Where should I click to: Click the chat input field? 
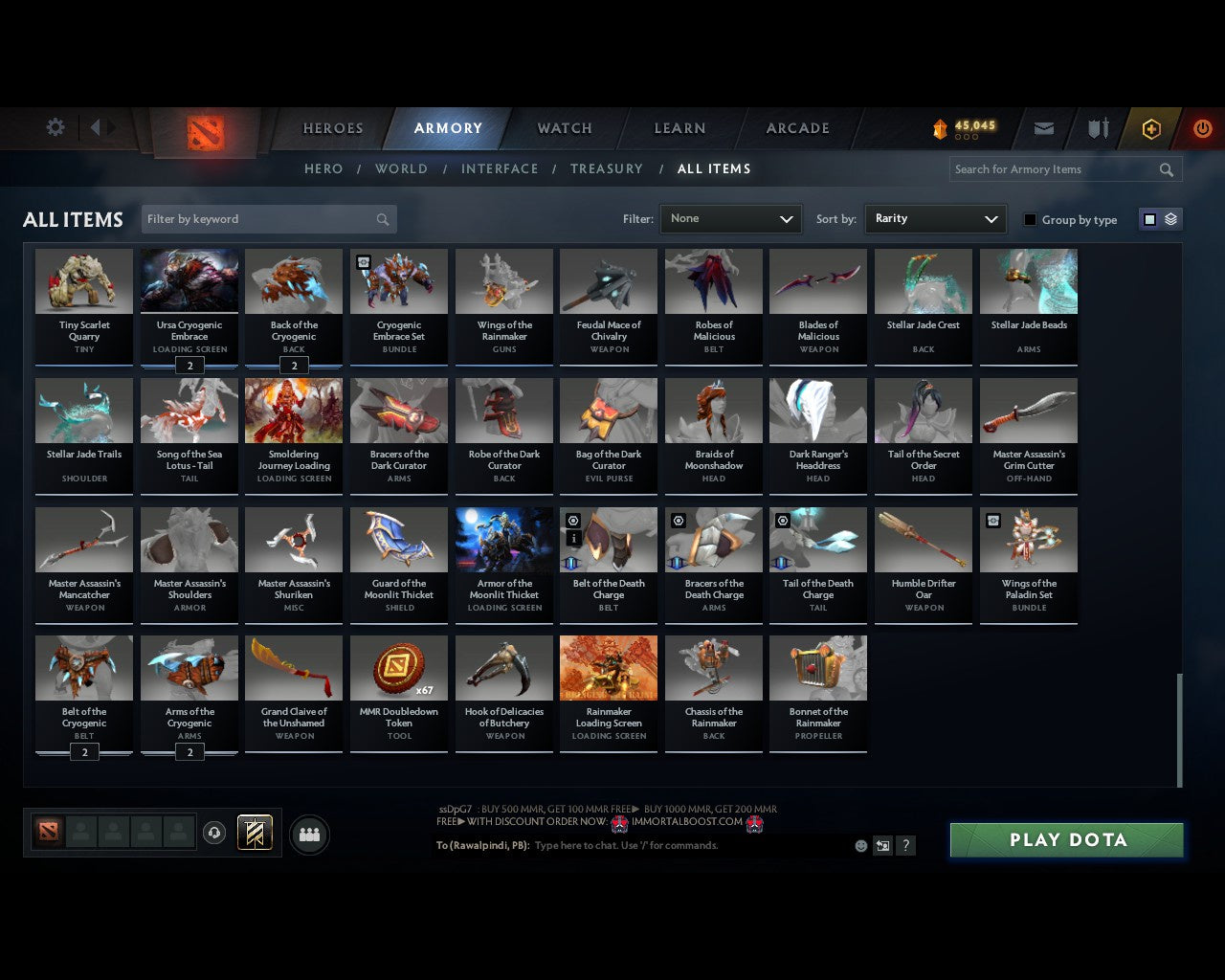click(x=670, y=845)
